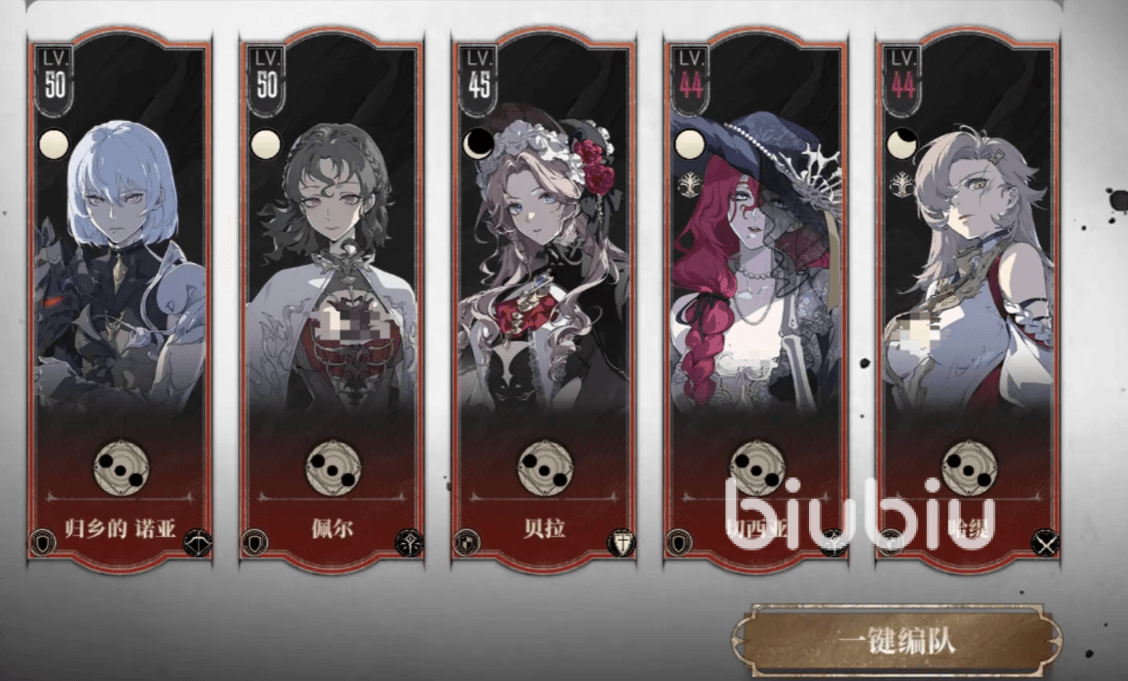This screenshot has width=1128, height=681.
Task: Click the 一键编队 auto-team button
Action: (897, 640)
